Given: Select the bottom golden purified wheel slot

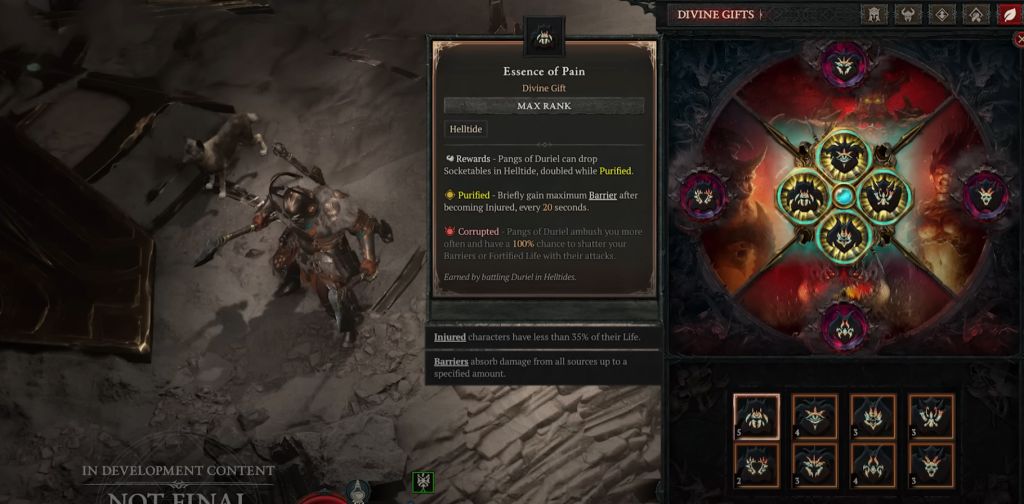Looking at the screenshot, I should pos(845,236).
